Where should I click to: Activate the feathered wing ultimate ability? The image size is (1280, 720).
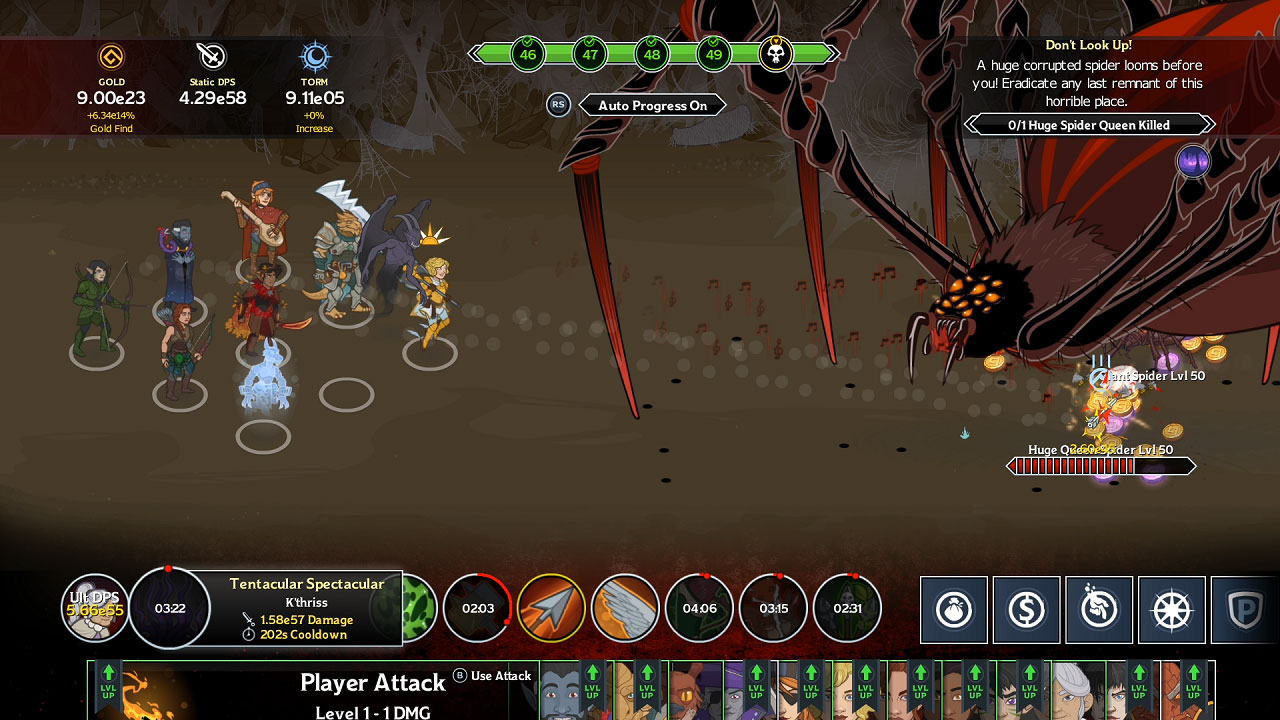coord(625,606)
